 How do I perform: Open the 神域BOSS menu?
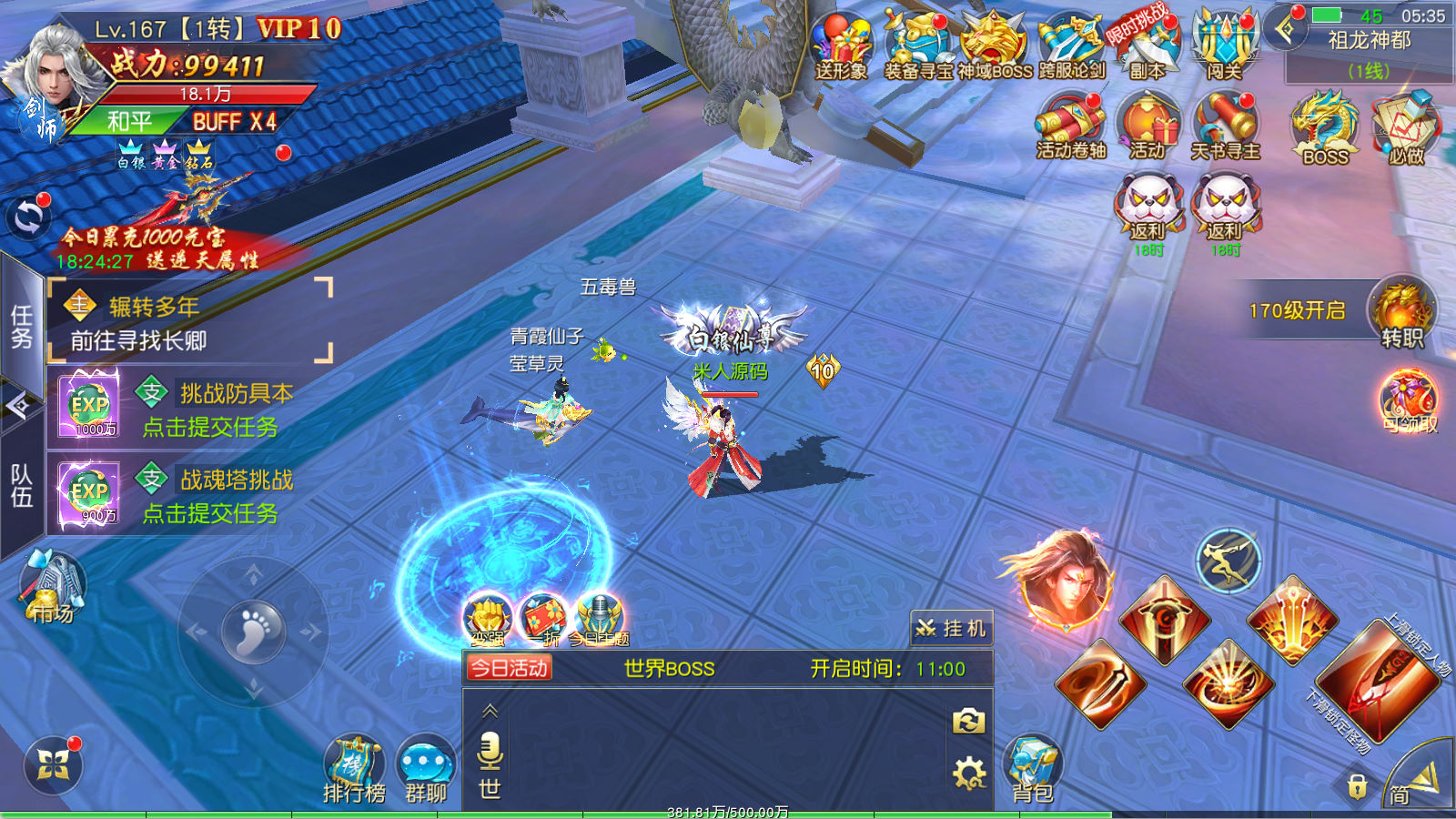tap(995, 45)
